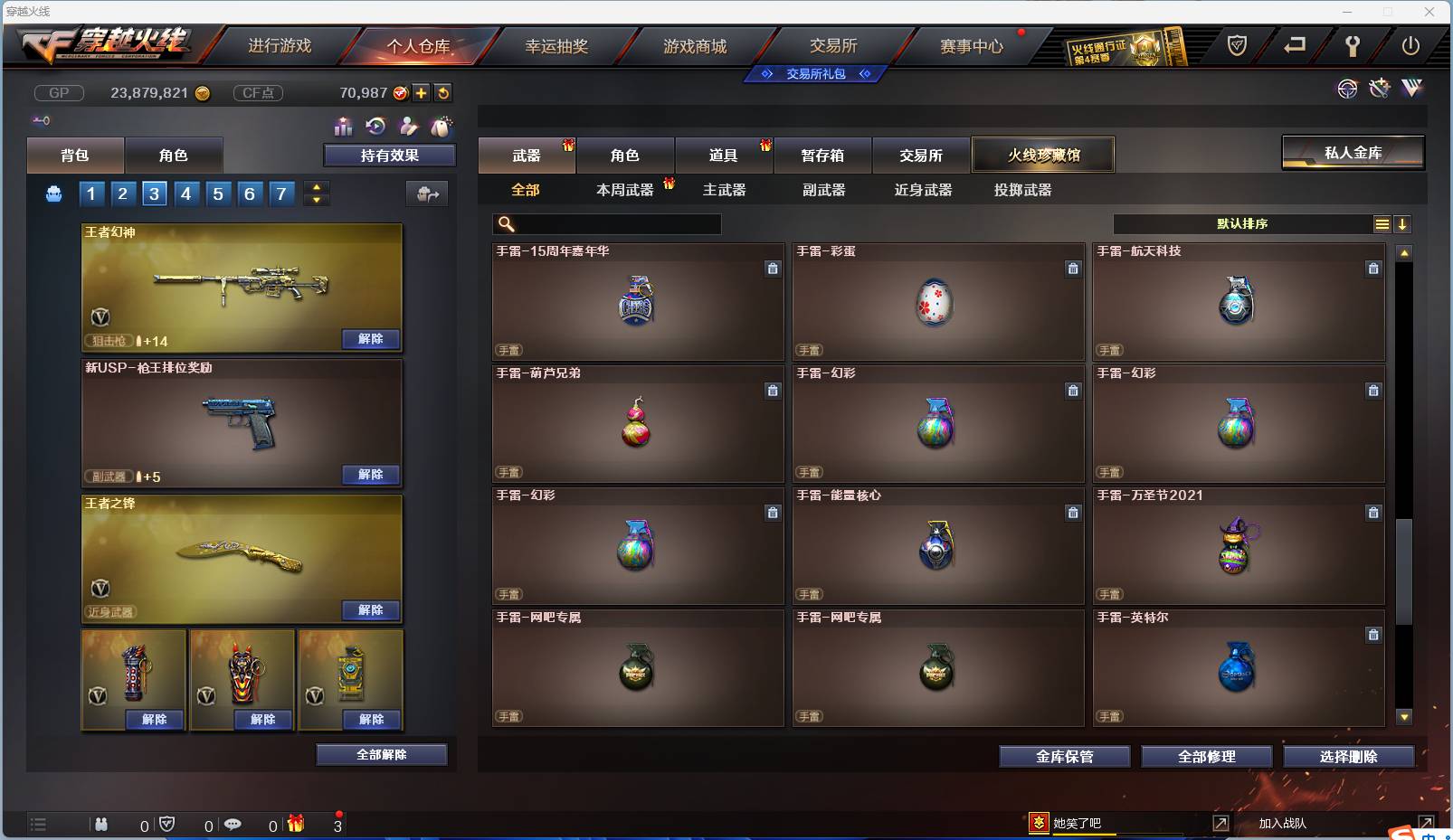Click the 全部解除 button

[381, 753]
